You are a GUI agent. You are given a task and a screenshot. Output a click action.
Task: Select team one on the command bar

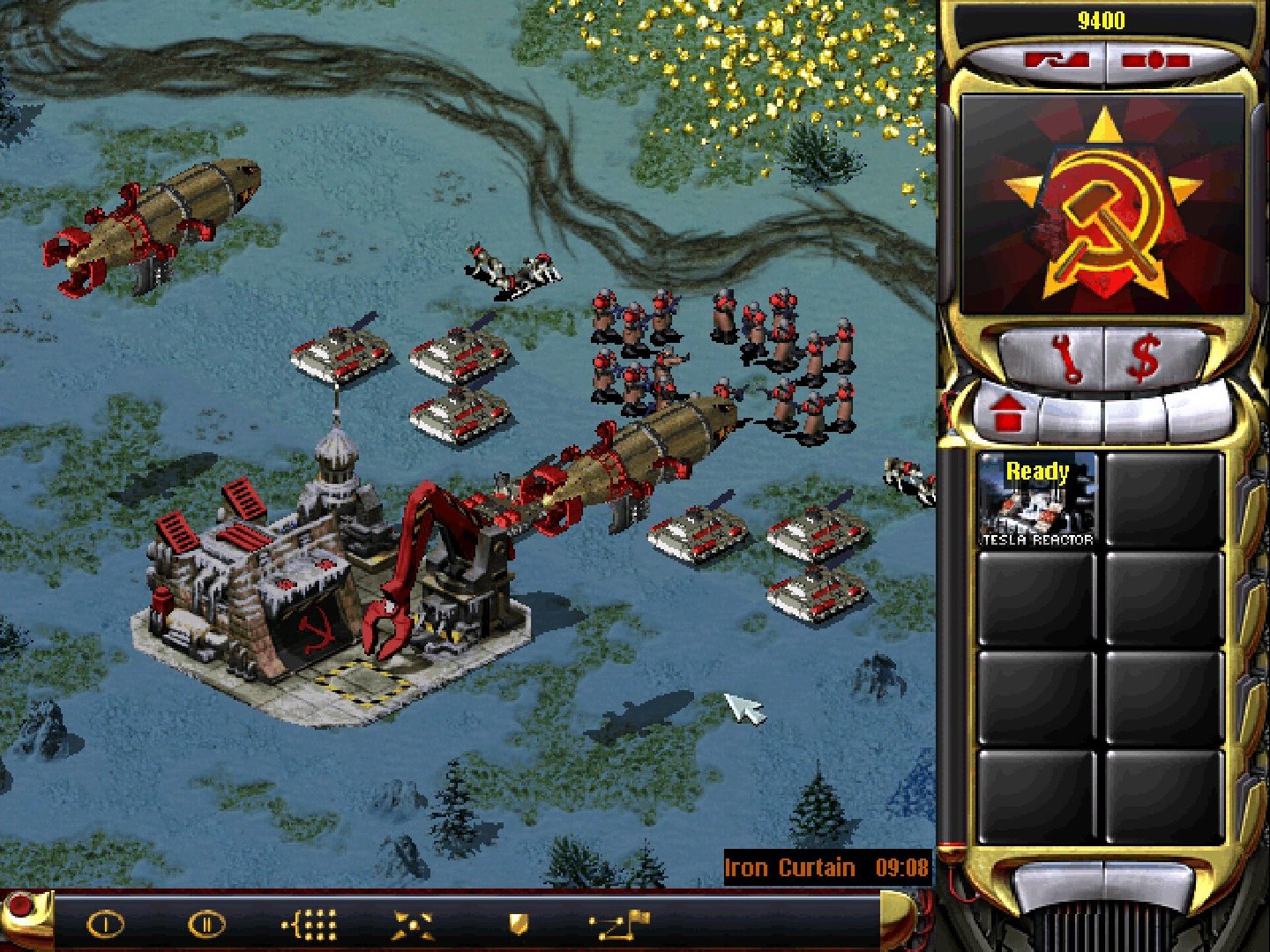[x=105, y=925]
